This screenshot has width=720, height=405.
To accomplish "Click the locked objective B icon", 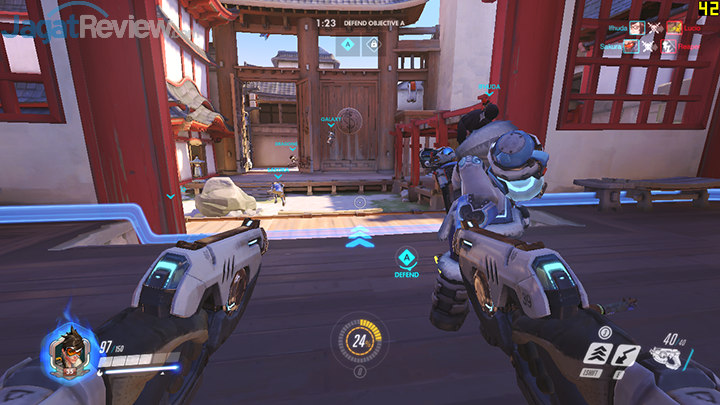I will click(x=372, y=44).
